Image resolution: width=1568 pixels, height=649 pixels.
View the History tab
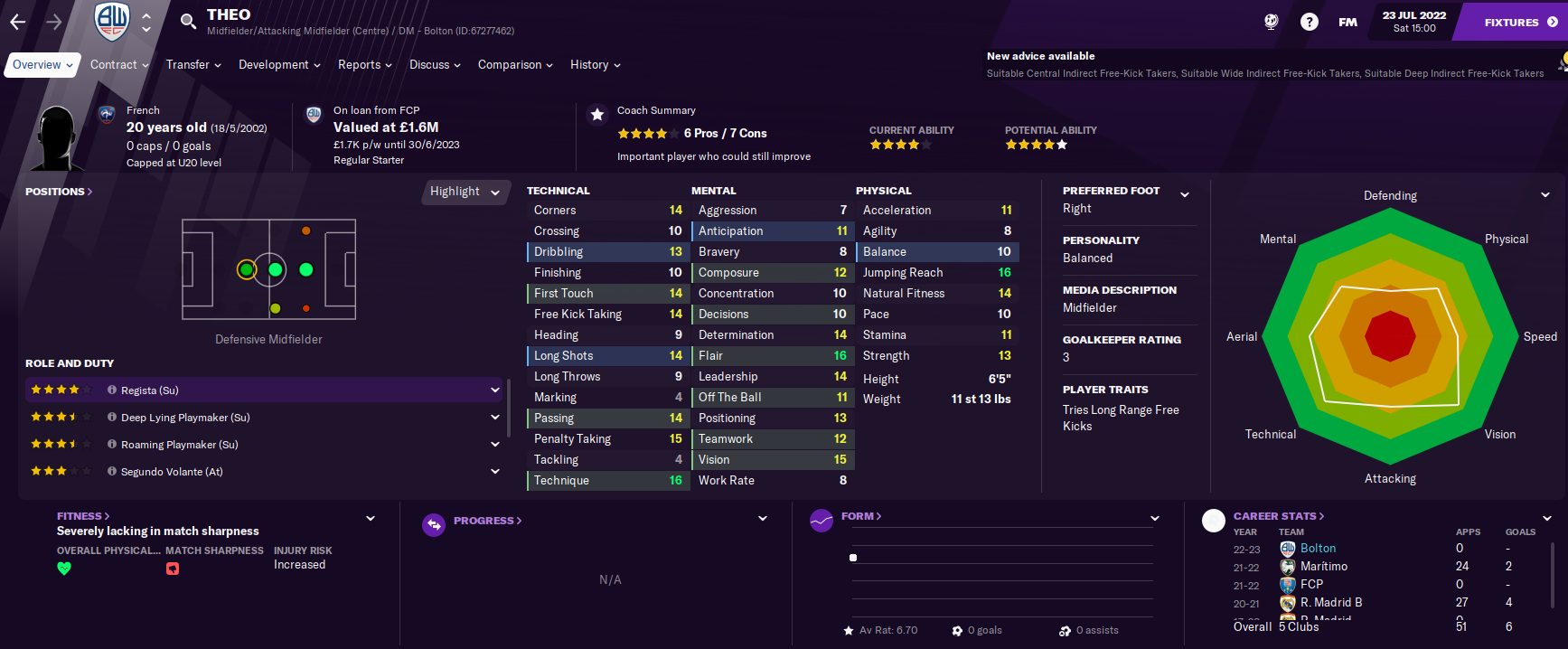[595, 65]
